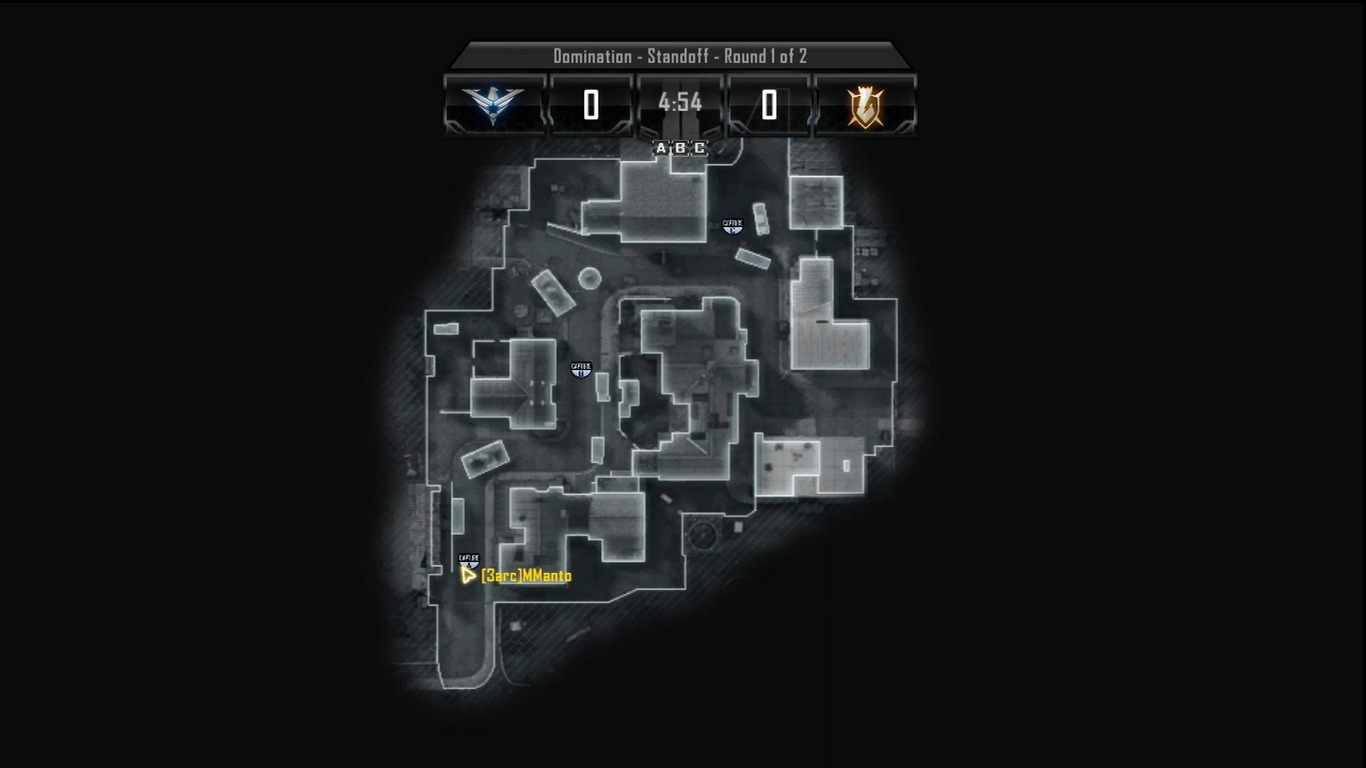Image resolution: width=1366 pixels, height=768 pixels.
Task: Click the 4:54 match timer display
Action: point(680,100)
